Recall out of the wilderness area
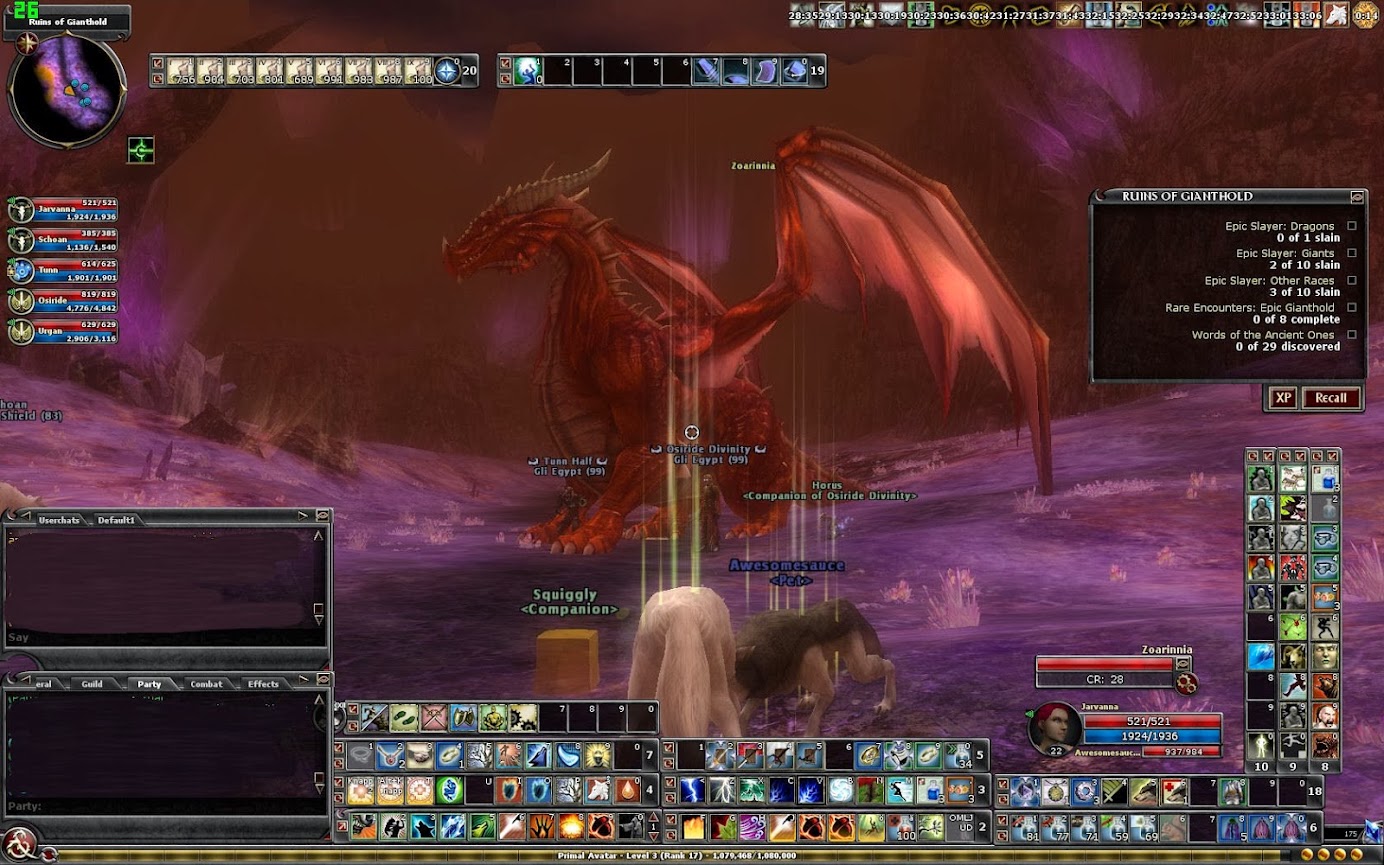 (1330, 398)
